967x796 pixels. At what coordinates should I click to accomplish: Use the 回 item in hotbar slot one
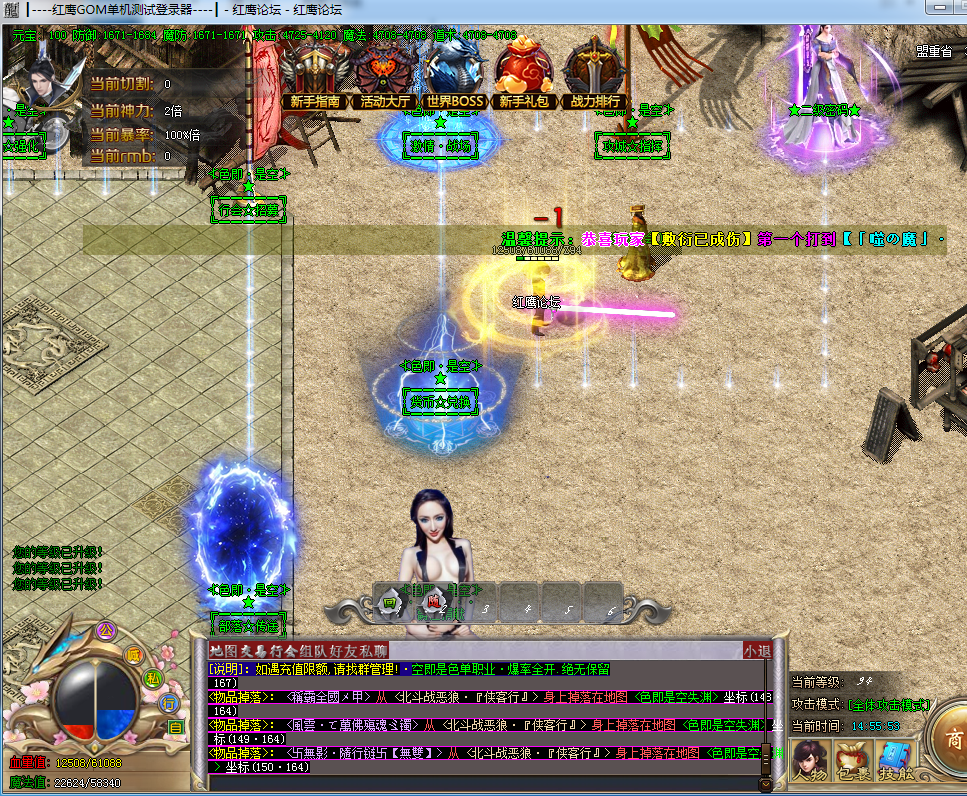tap(391, 603)
